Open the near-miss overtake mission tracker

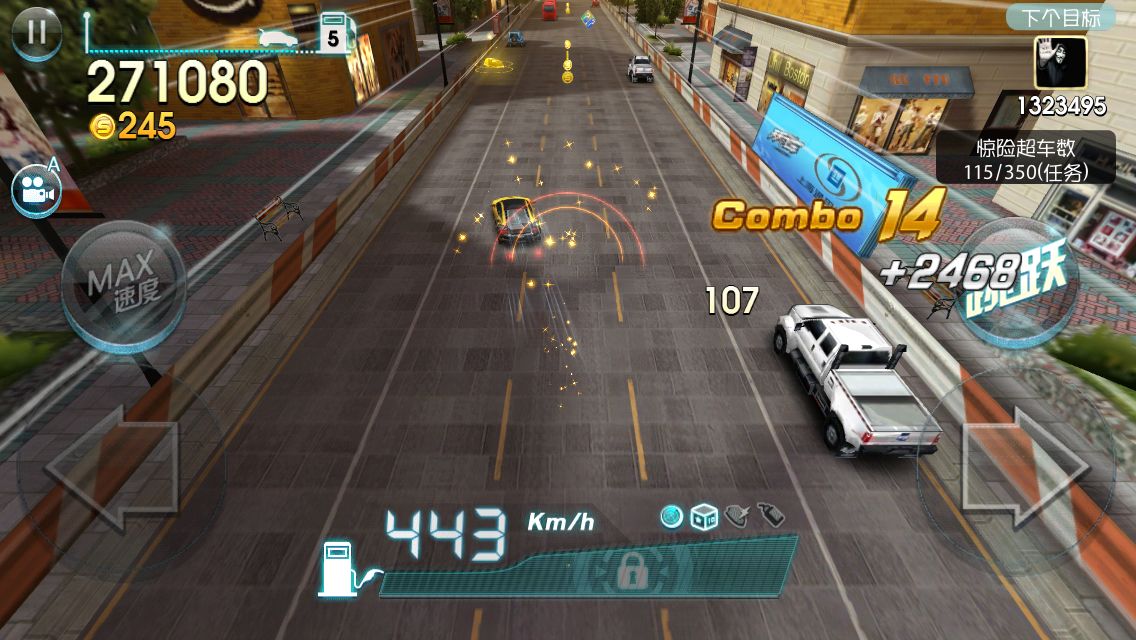click(x=1026, y=159)
